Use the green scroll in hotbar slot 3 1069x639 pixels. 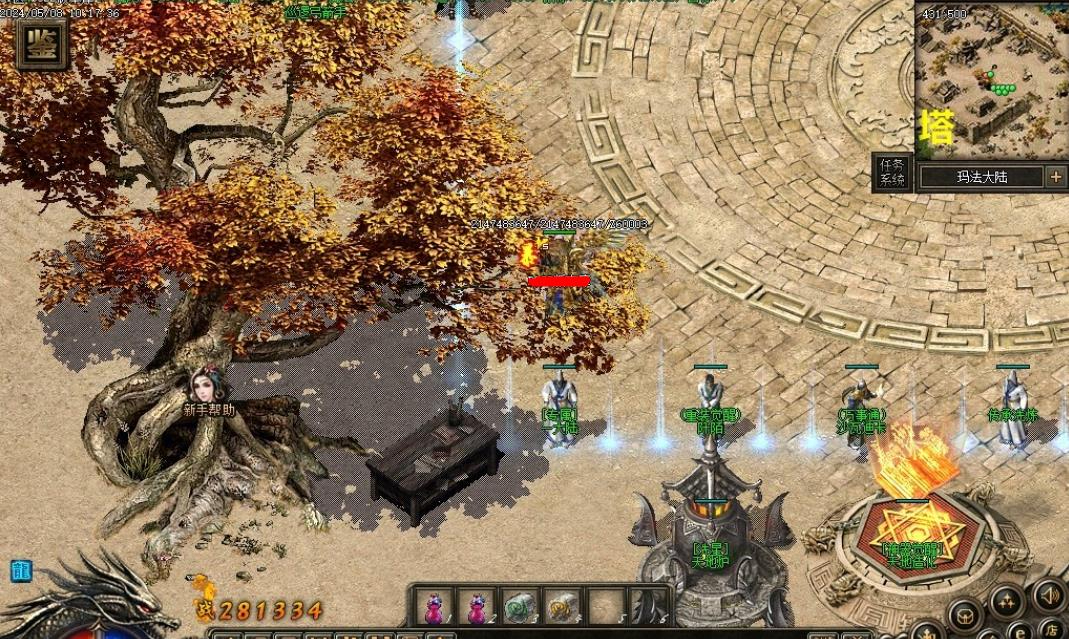point(518,607)
